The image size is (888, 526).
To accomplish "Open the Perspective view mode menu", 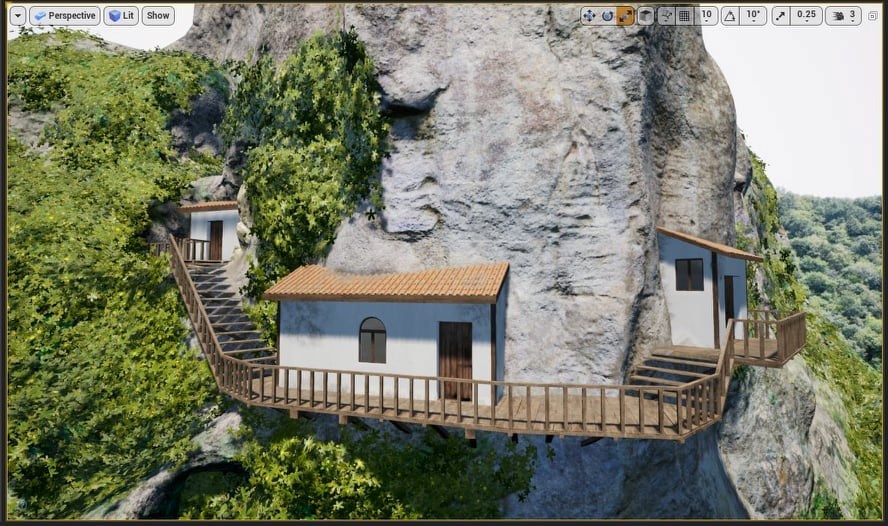I will coord(65,16).
